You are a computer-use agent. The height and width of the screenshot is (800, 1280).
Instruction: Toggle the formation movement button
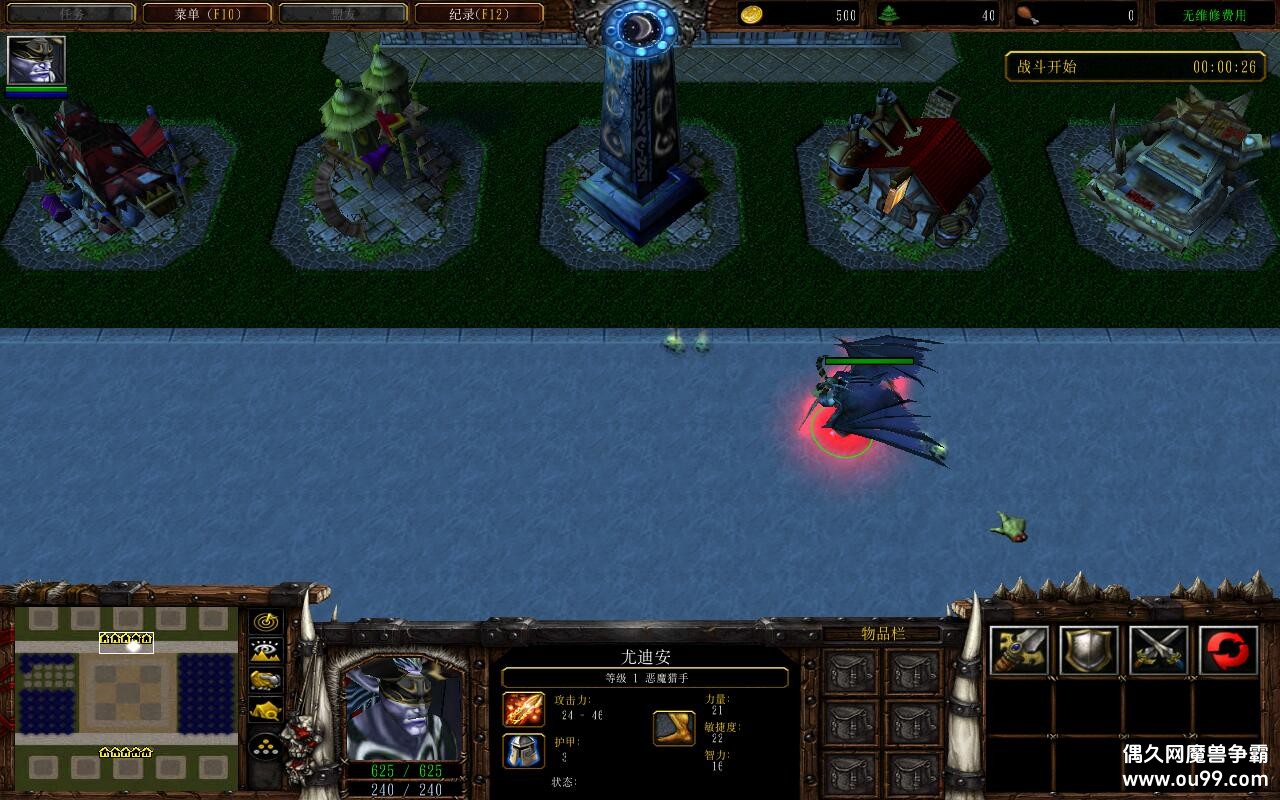click(x=265, y=746)
